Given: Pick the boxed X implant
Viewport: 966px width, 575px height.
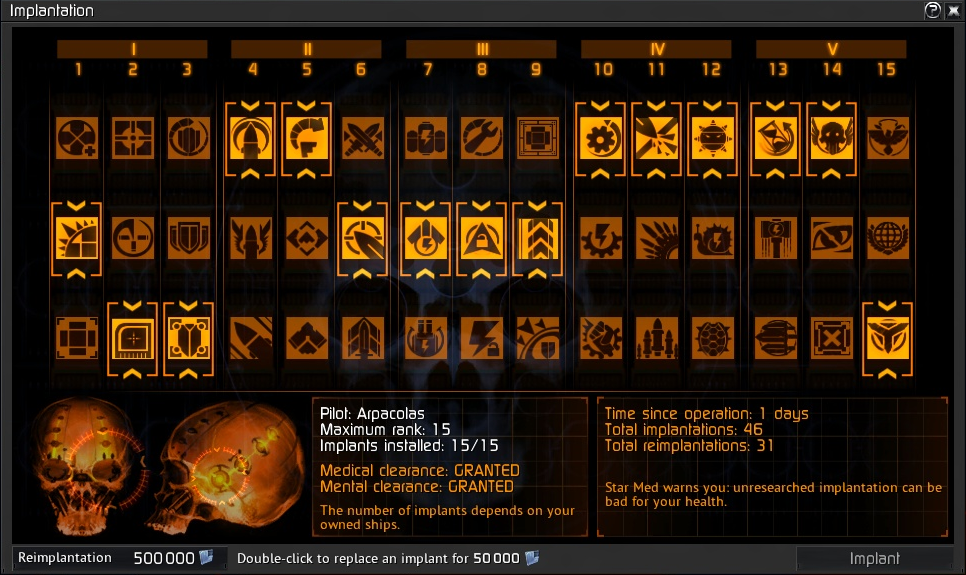Looking at the screenshot, I should pyautogui.click(x=832, y=338).
